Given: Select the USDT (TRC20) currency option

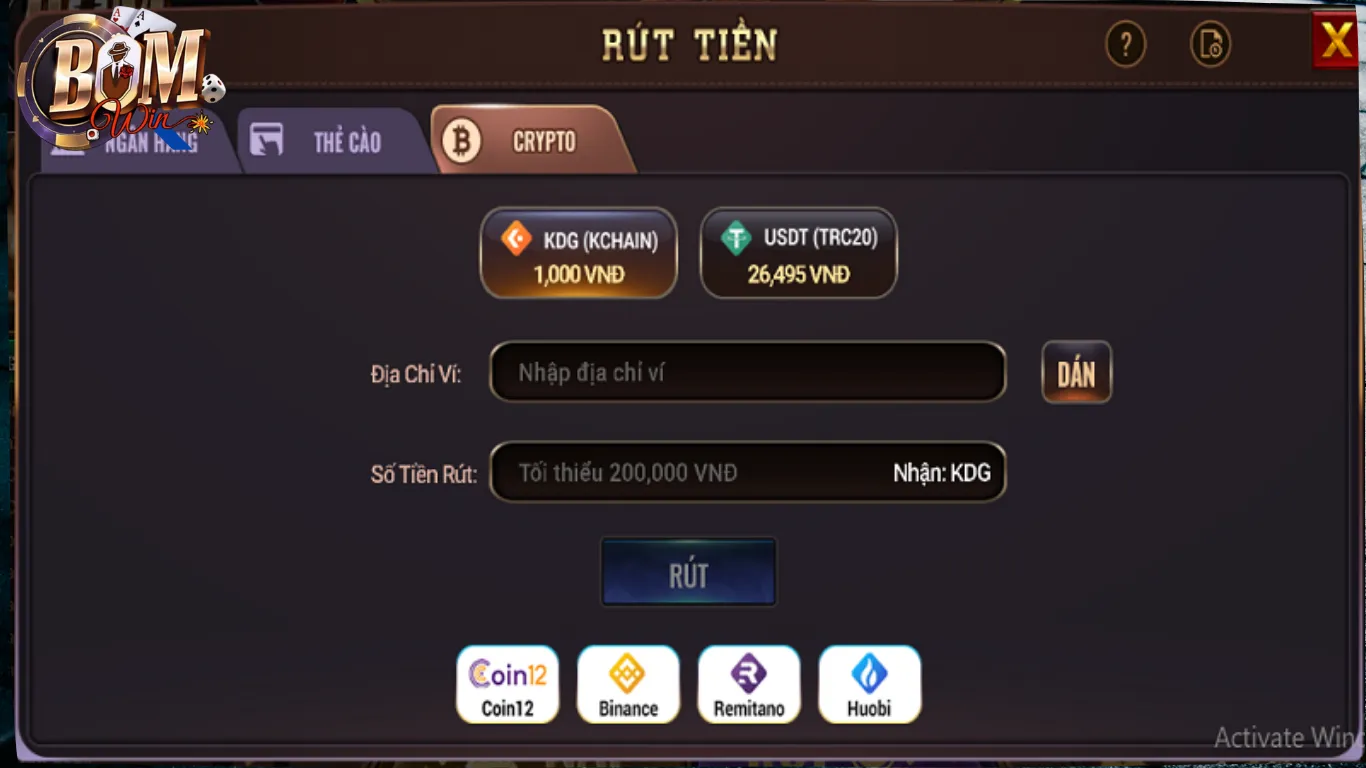Looking at the screenshot, I should tap(798, 252).
